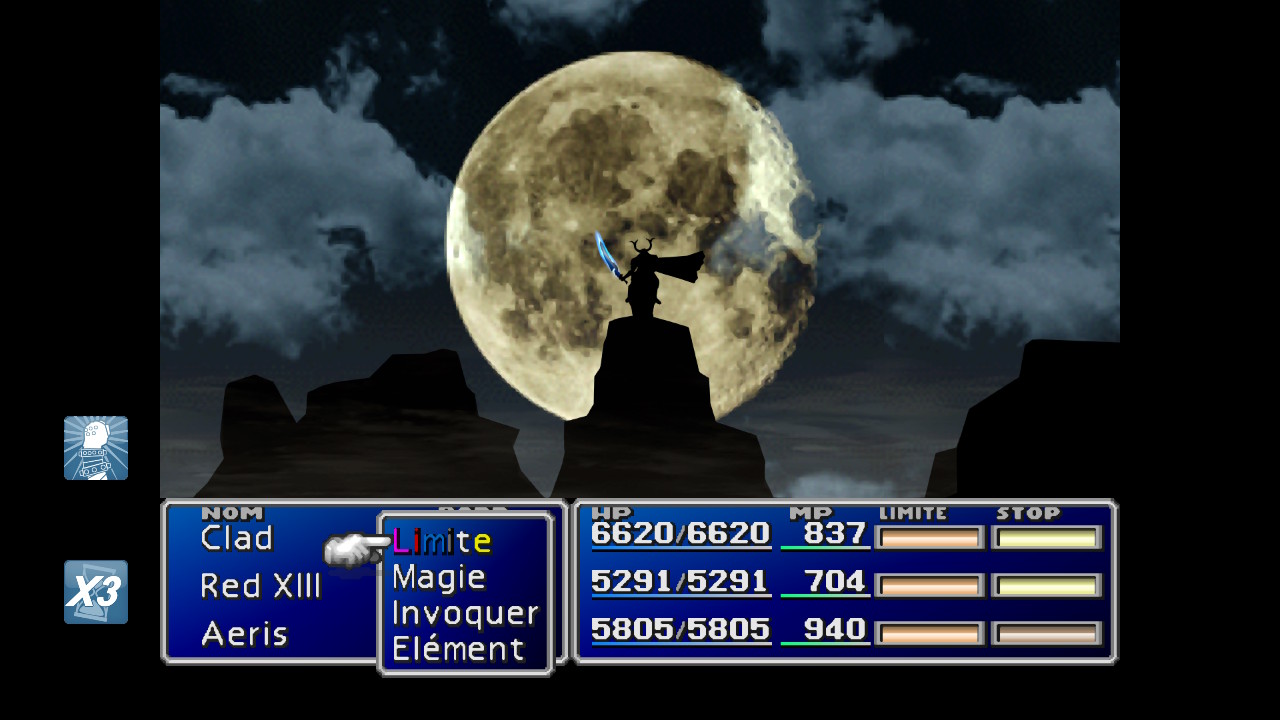Pick Aeris in the party list

[x=244, y=633]
